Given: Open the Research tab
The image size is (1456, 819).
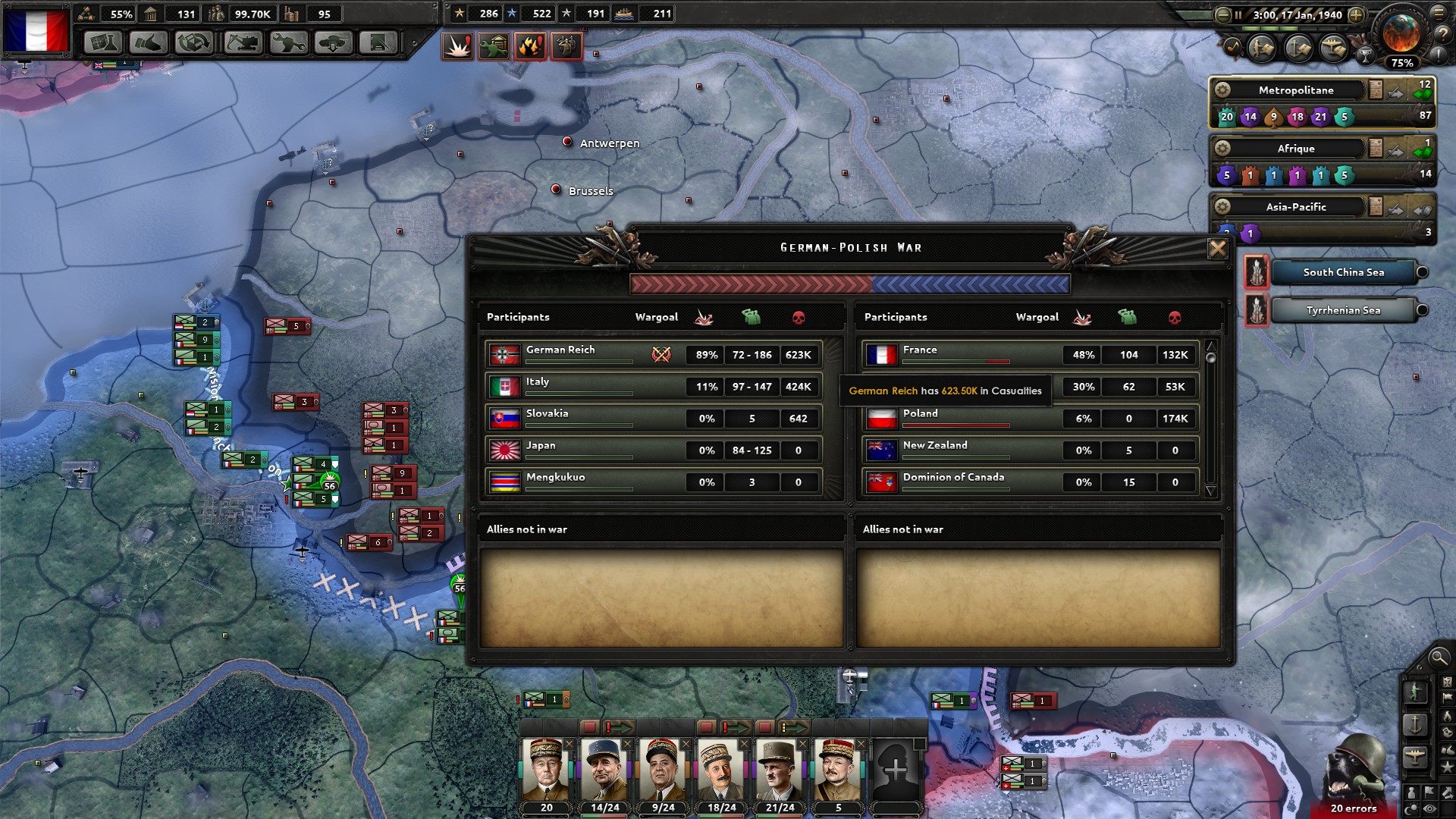Looking at the screenshot, I should click(x=104, y=42).
